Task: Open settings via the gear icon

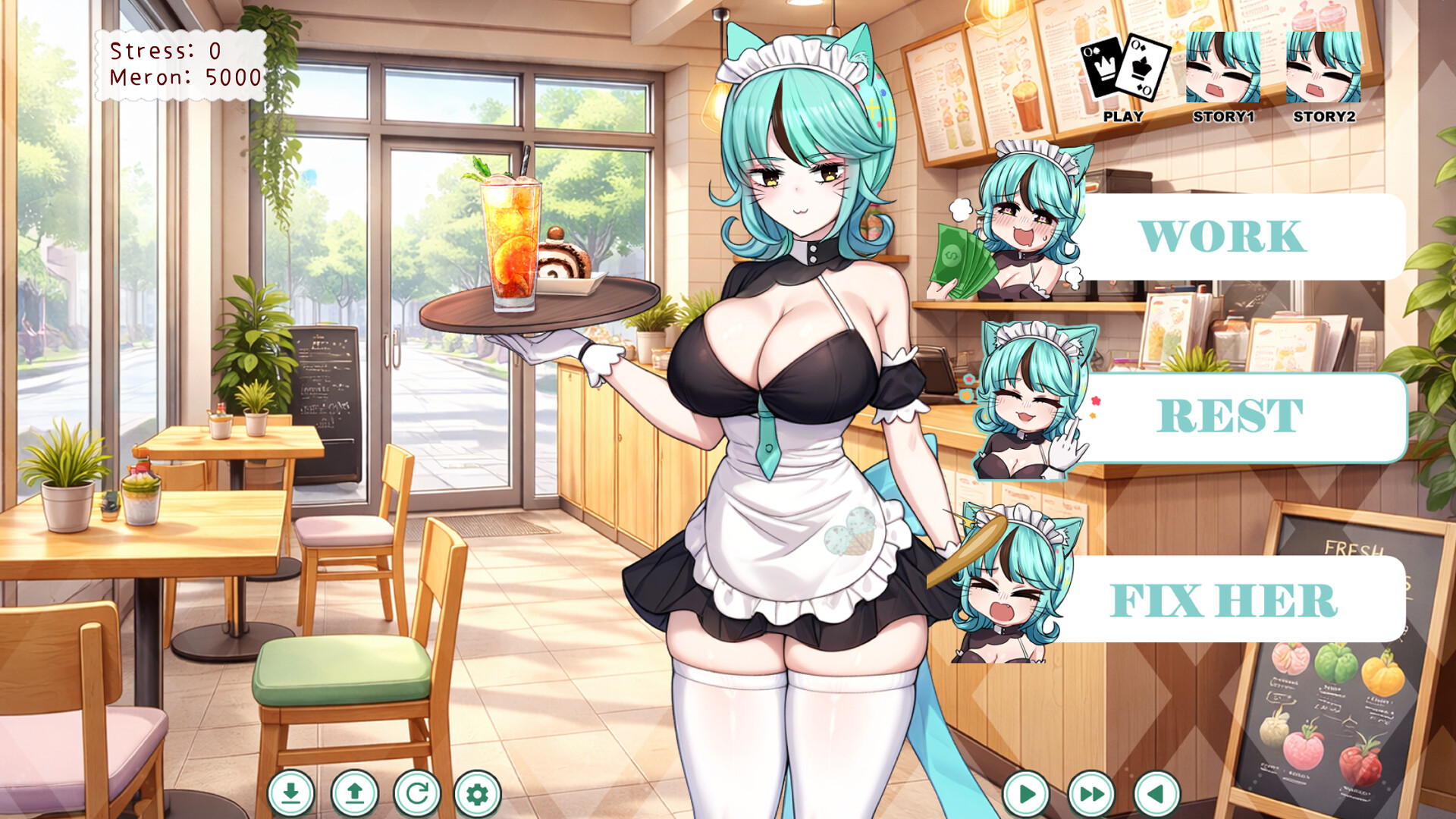Action: click(x=477, y=793)
